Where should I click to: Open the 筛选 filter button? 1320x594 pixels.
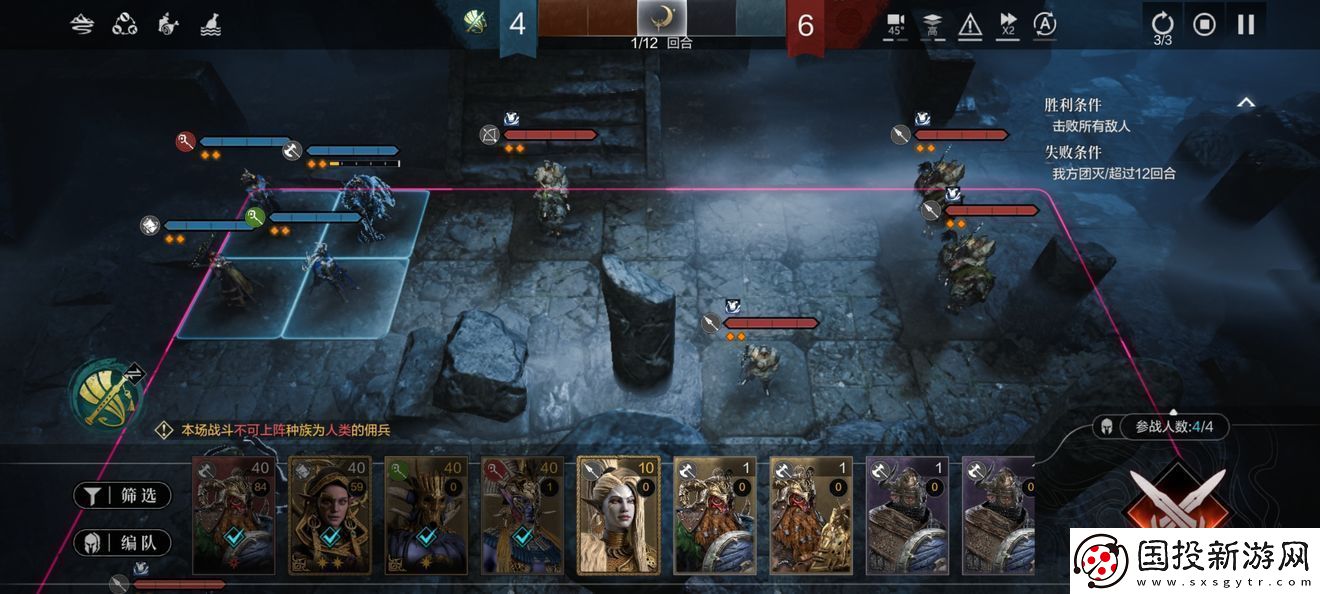click(122, 495)
